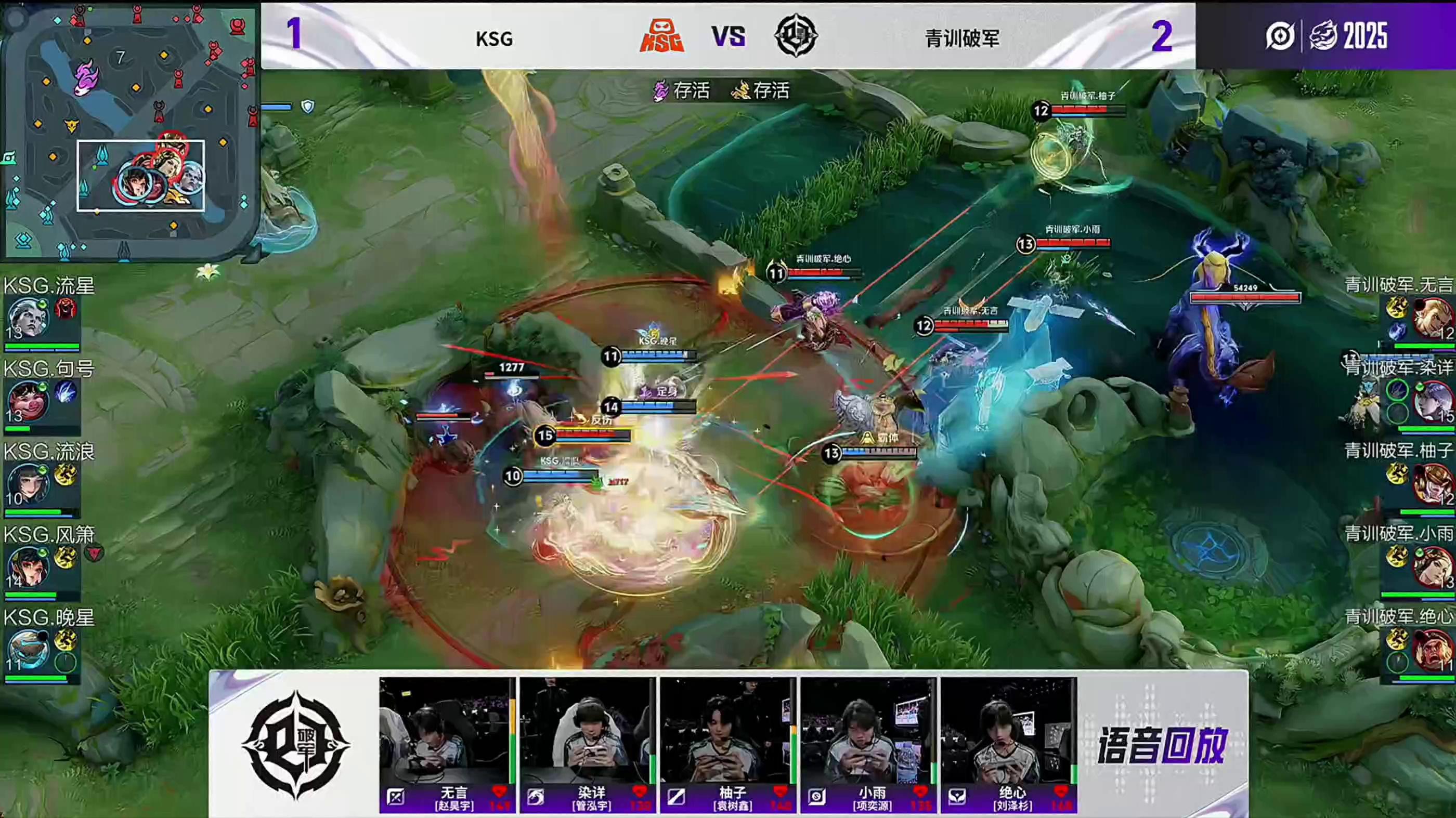Select KSG.句号's hero portrait

click(x=27, y=401)
